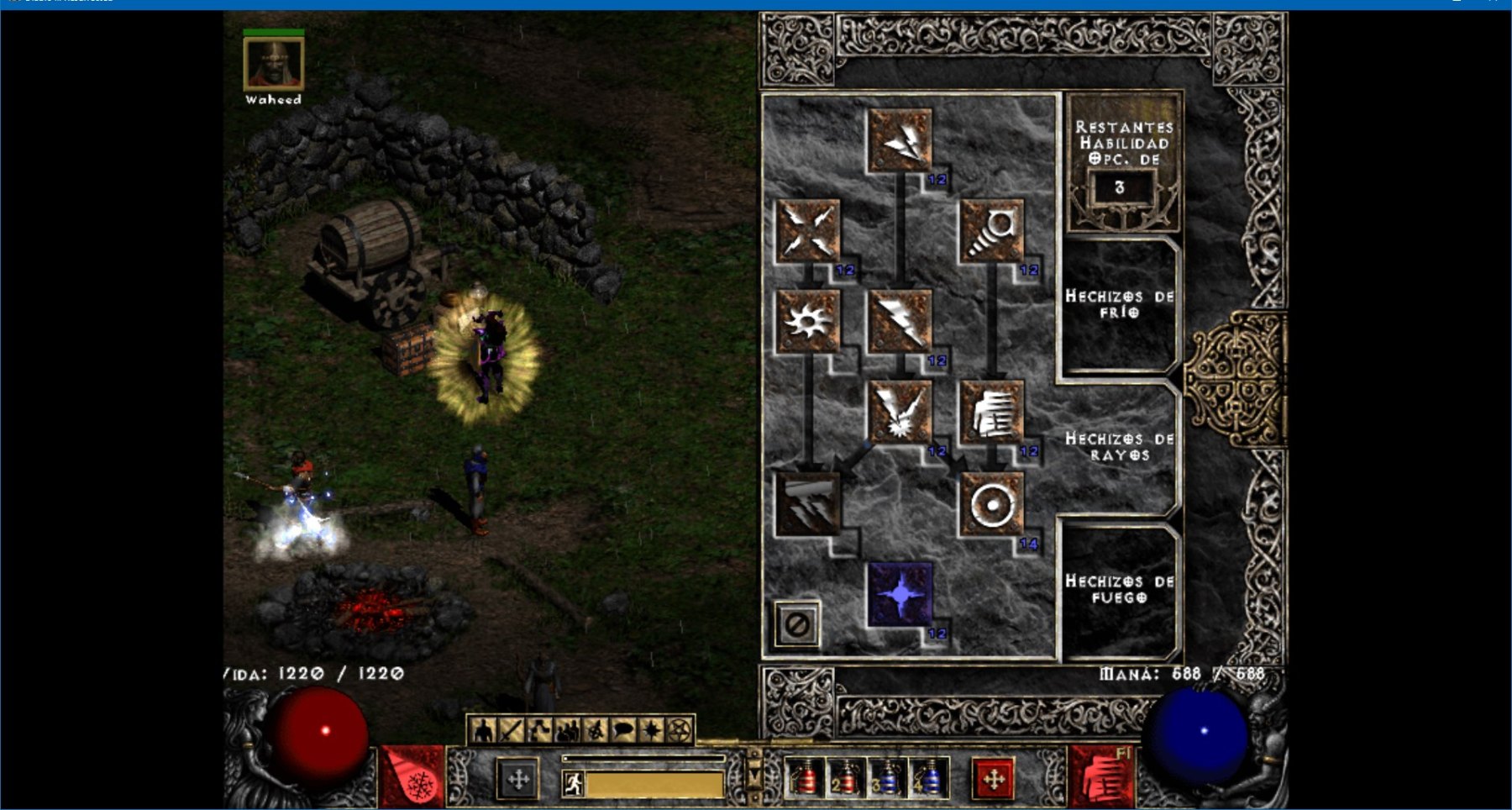The width and height of the screenshot is (1512, 810).
Task: Toggle the run/walk button
Action: (x=574, y=784)
